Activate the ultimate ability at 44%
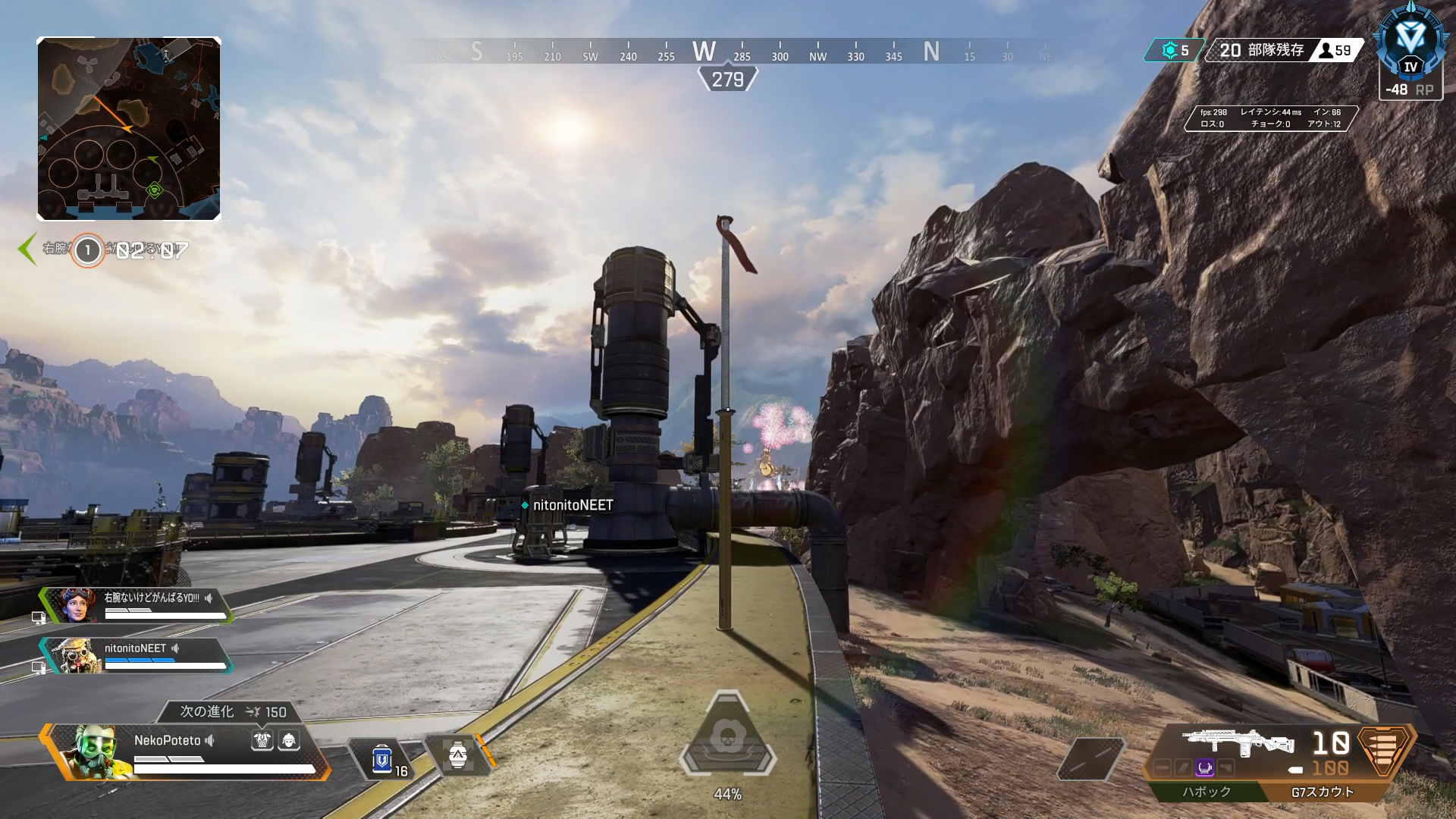 point(727,738)
